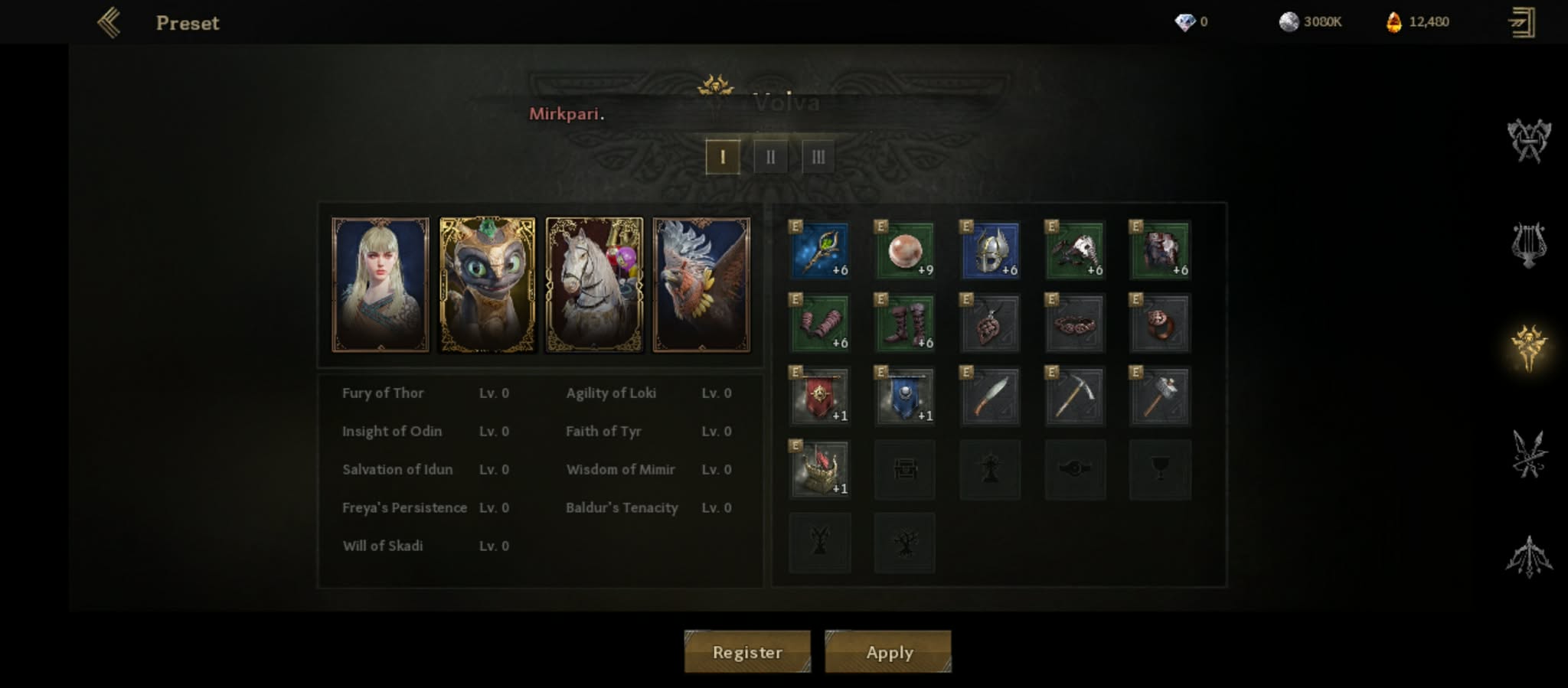Select the blue banner slot
Viewport: 1568px width, 688px height.
[x=904, y=396]
